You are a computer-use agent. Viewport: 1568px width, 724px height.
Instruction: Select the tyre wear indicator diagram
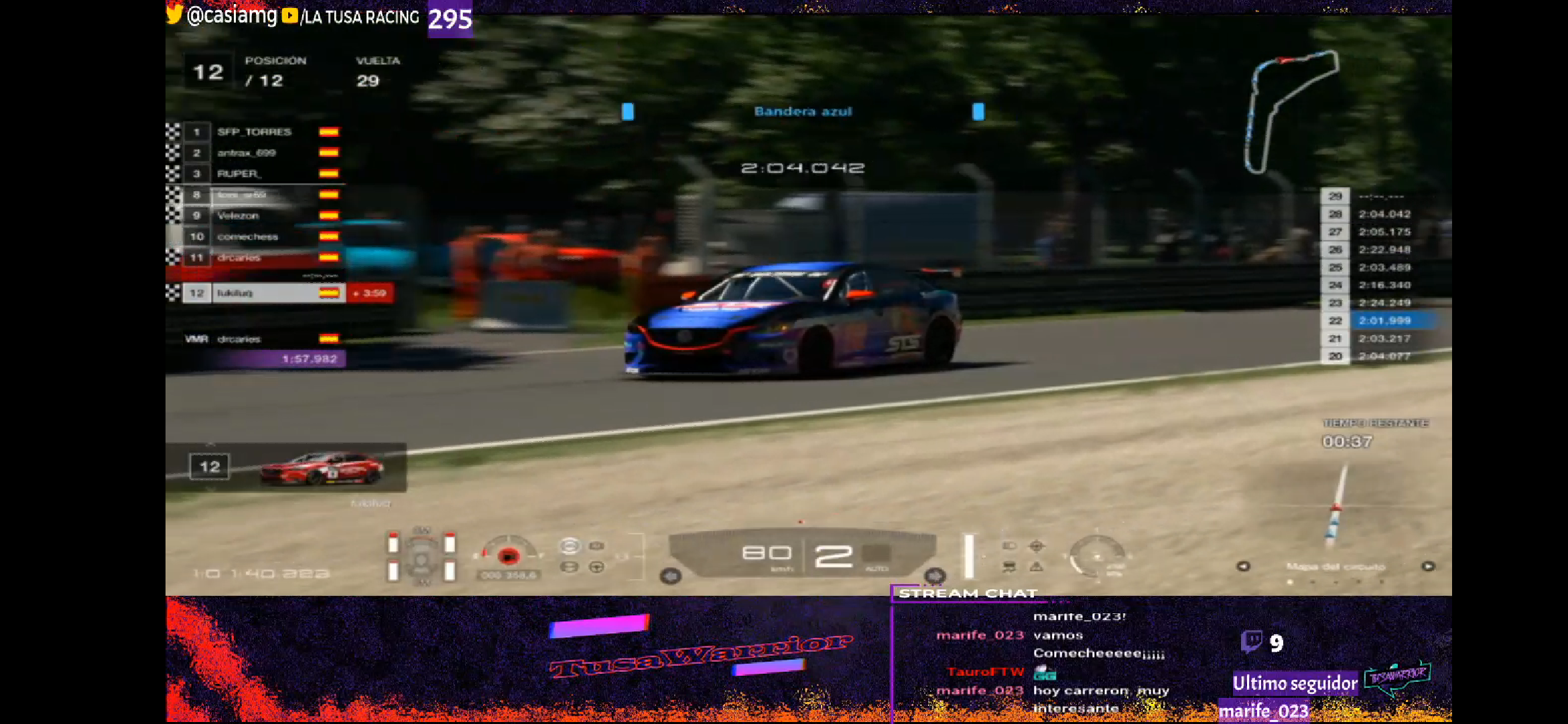[421, 556]
